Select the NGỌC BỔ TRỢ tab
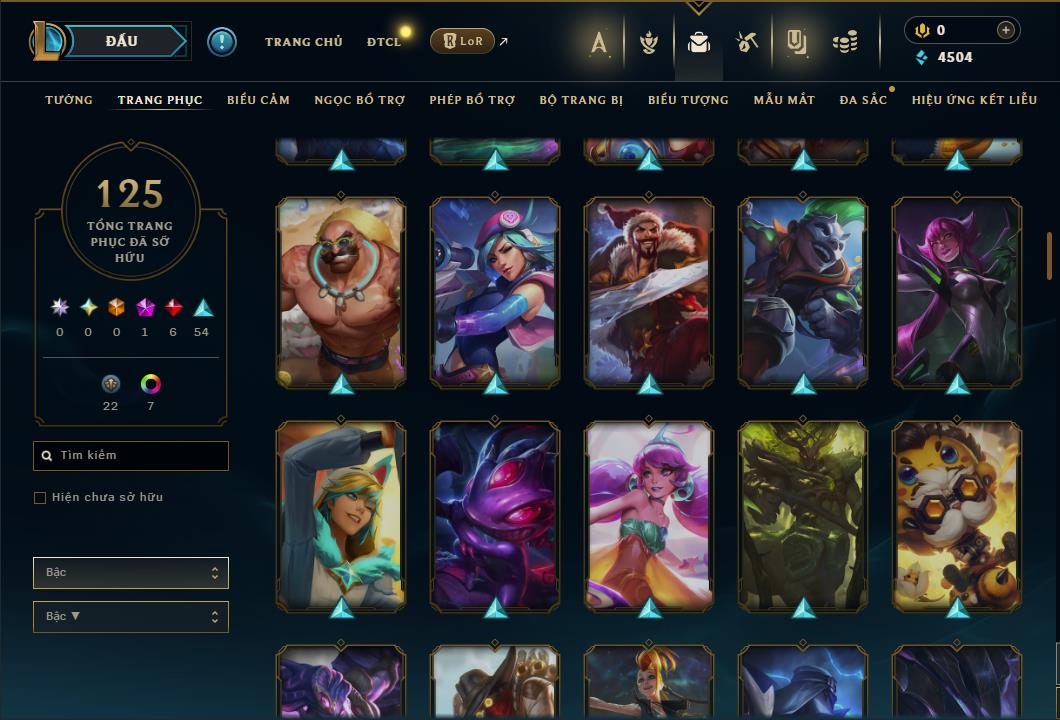 [x=359, y=100]
